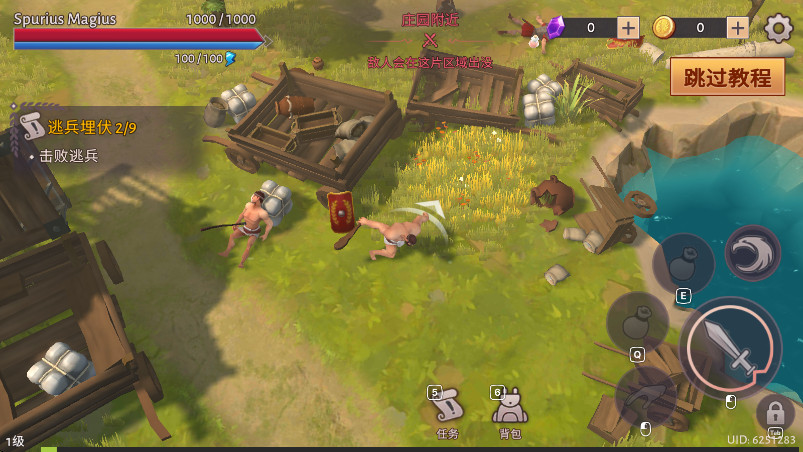Add gold coins with the plus button
The image size is (803, 452).
(738, 28)
